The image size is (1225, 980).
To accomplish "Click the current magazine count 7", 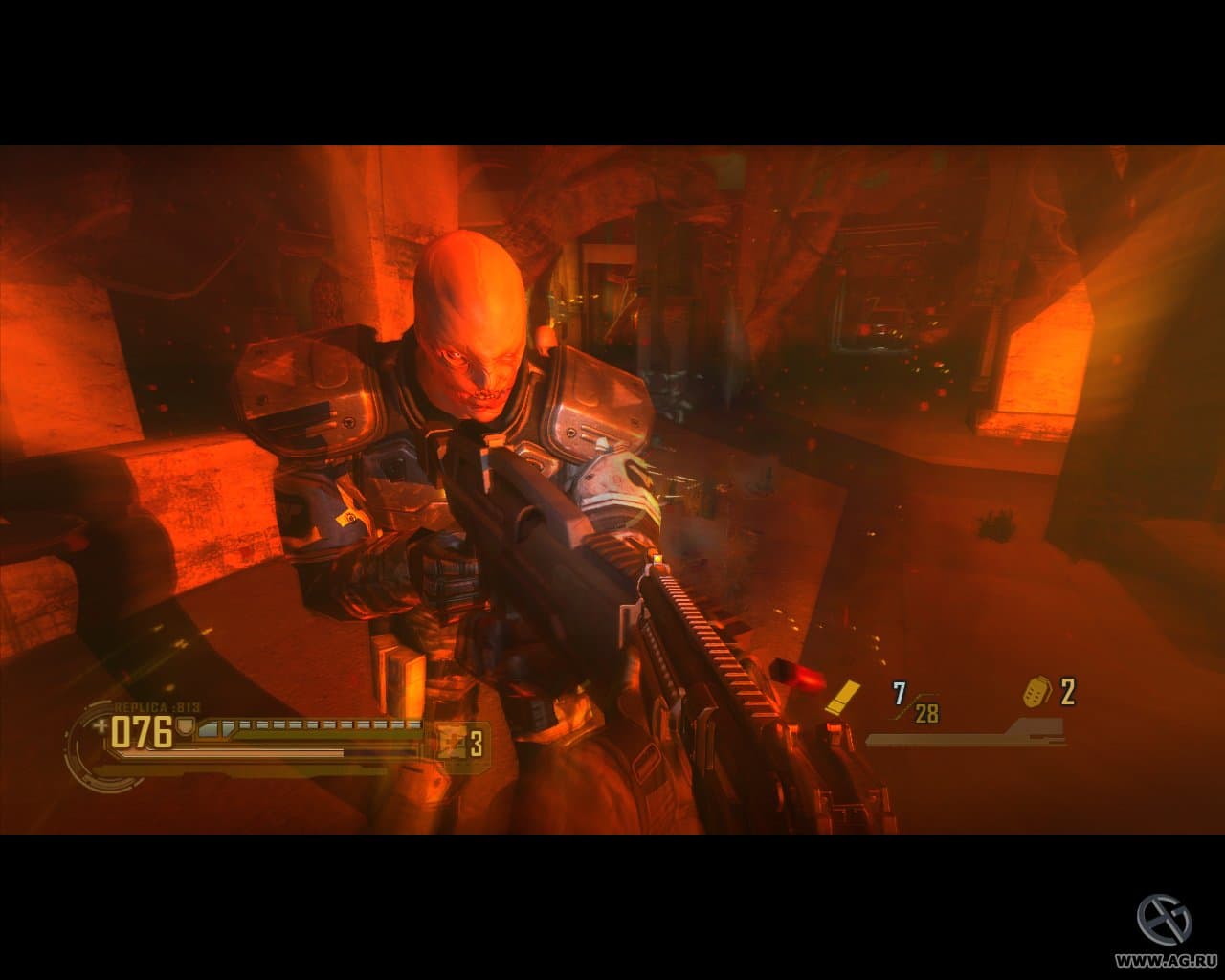I will pyautogui.click(x=897, y=691).
